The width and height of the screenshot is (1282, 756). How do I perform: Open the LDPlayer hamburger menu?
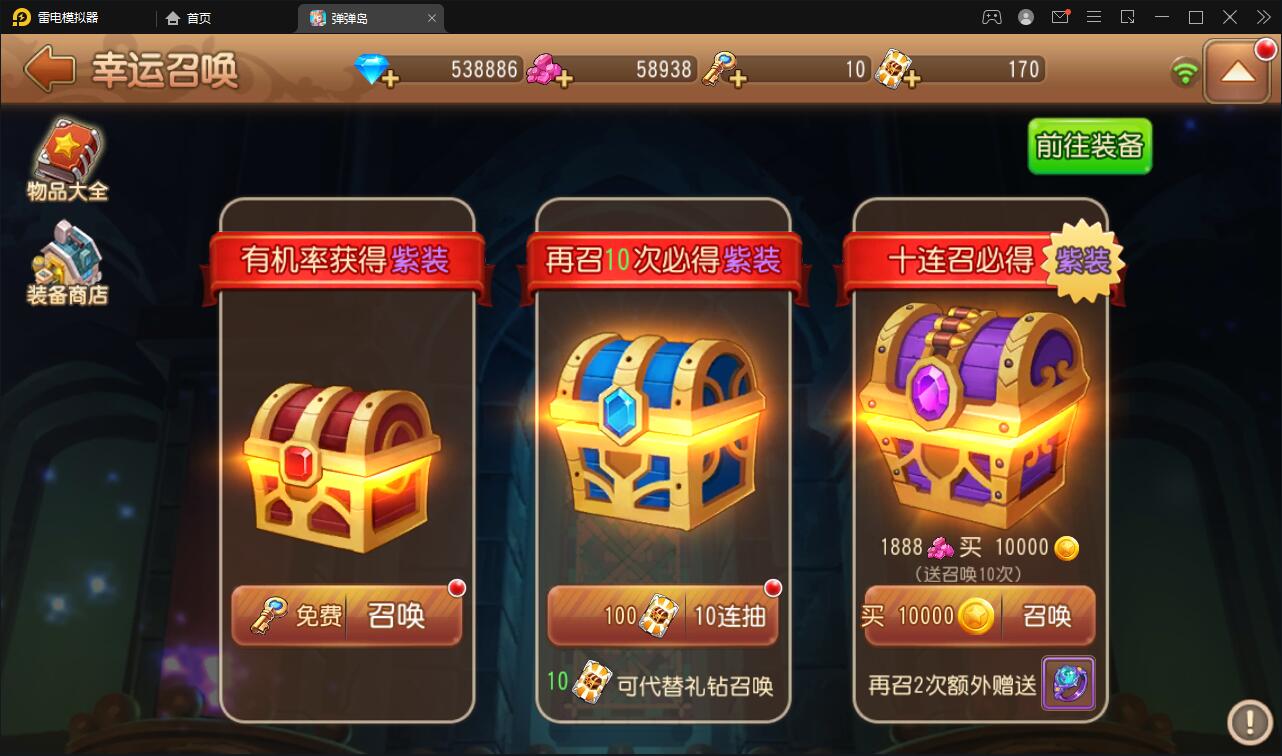(x=1093, y=17)
